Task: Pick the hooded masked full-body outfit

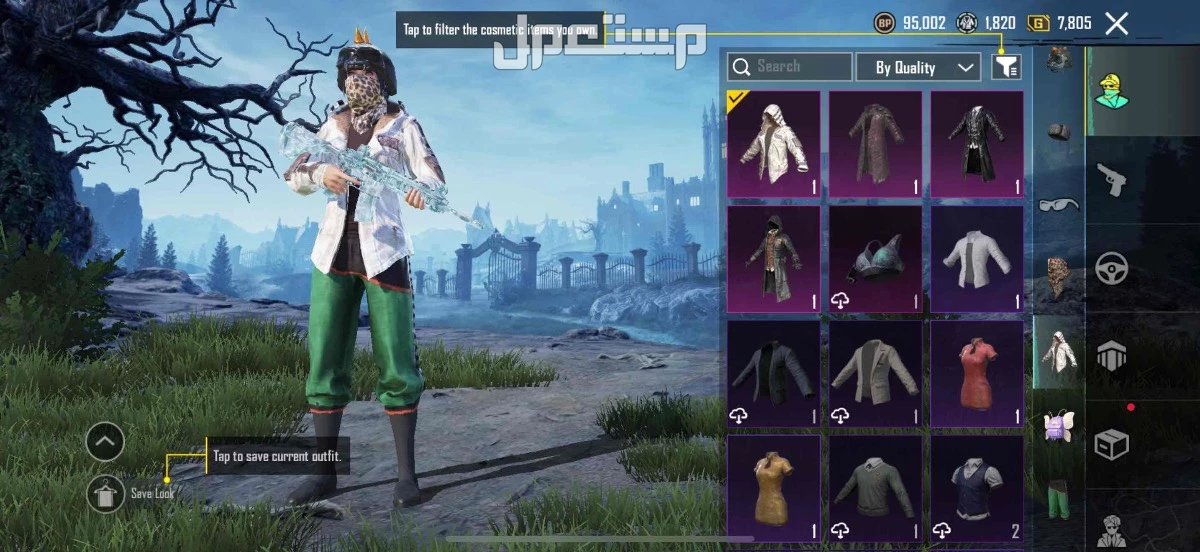Action: [x=773, y=258]
